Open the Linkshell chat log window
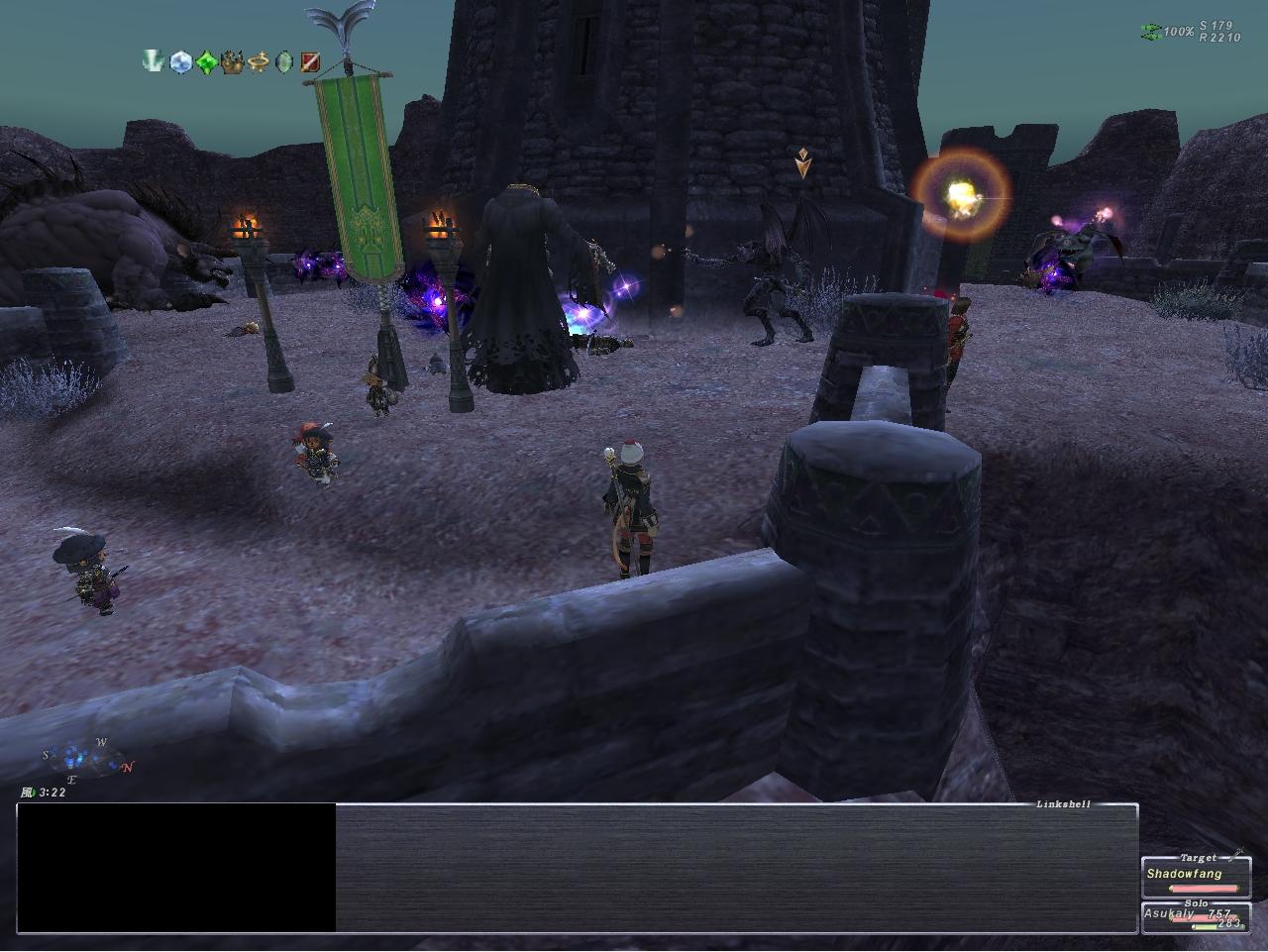Viewport: 1268px width, 952px height. coord(735,867)
